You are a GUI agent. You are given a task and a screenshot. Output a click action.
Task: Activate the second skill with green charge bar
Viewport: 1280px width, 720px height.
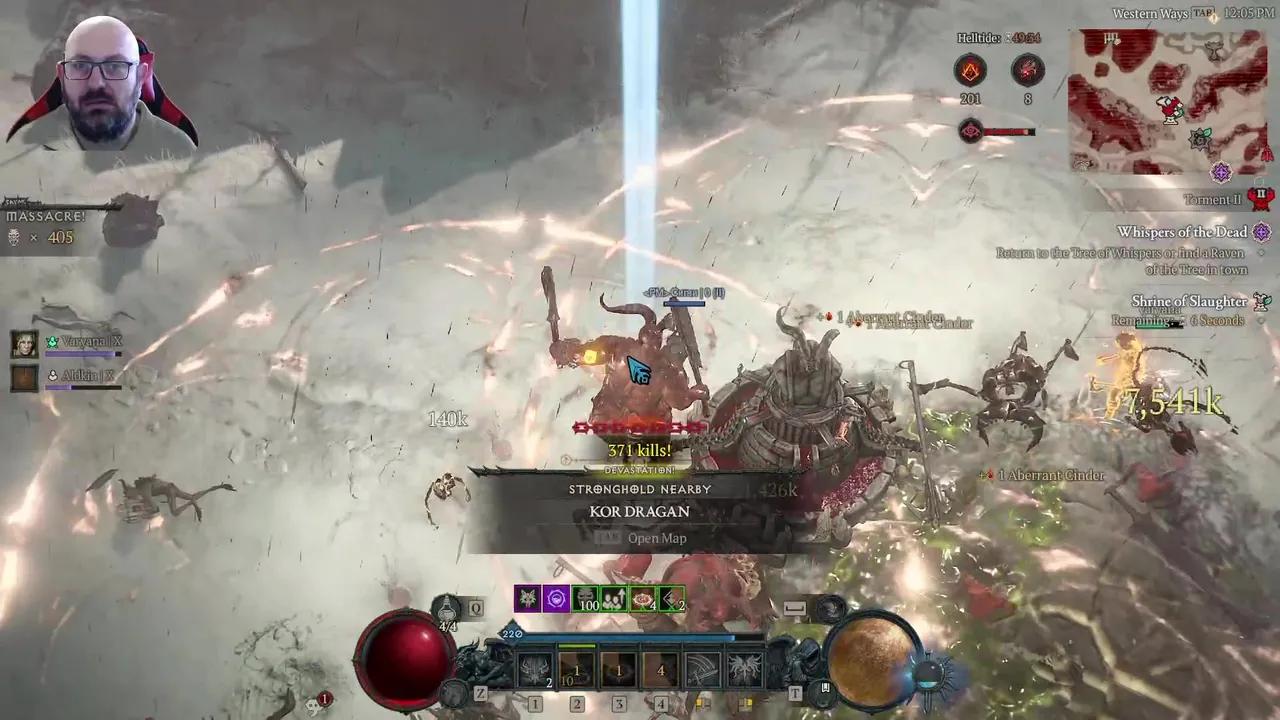pyautogui.click(x=577, y=670)
